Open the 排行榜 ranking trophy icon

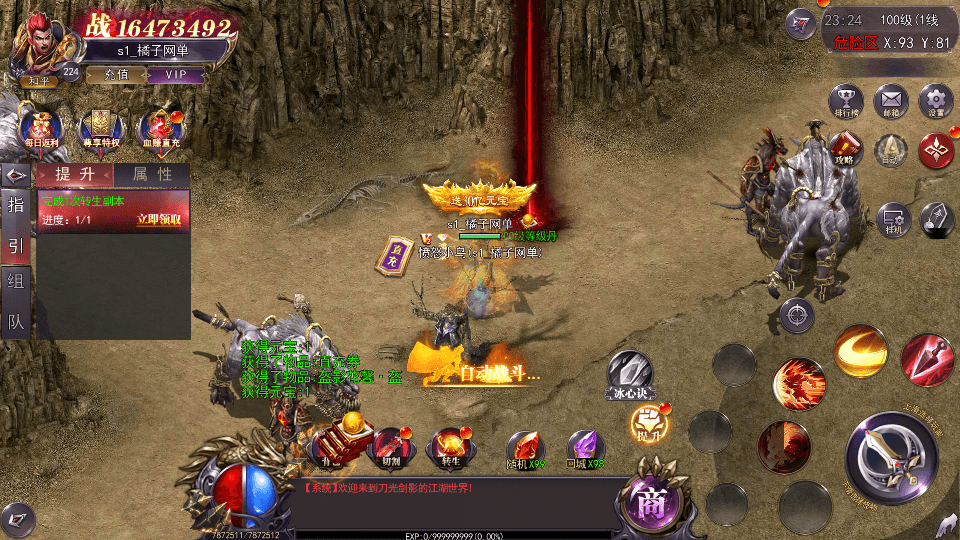click(x=847, y=101)
